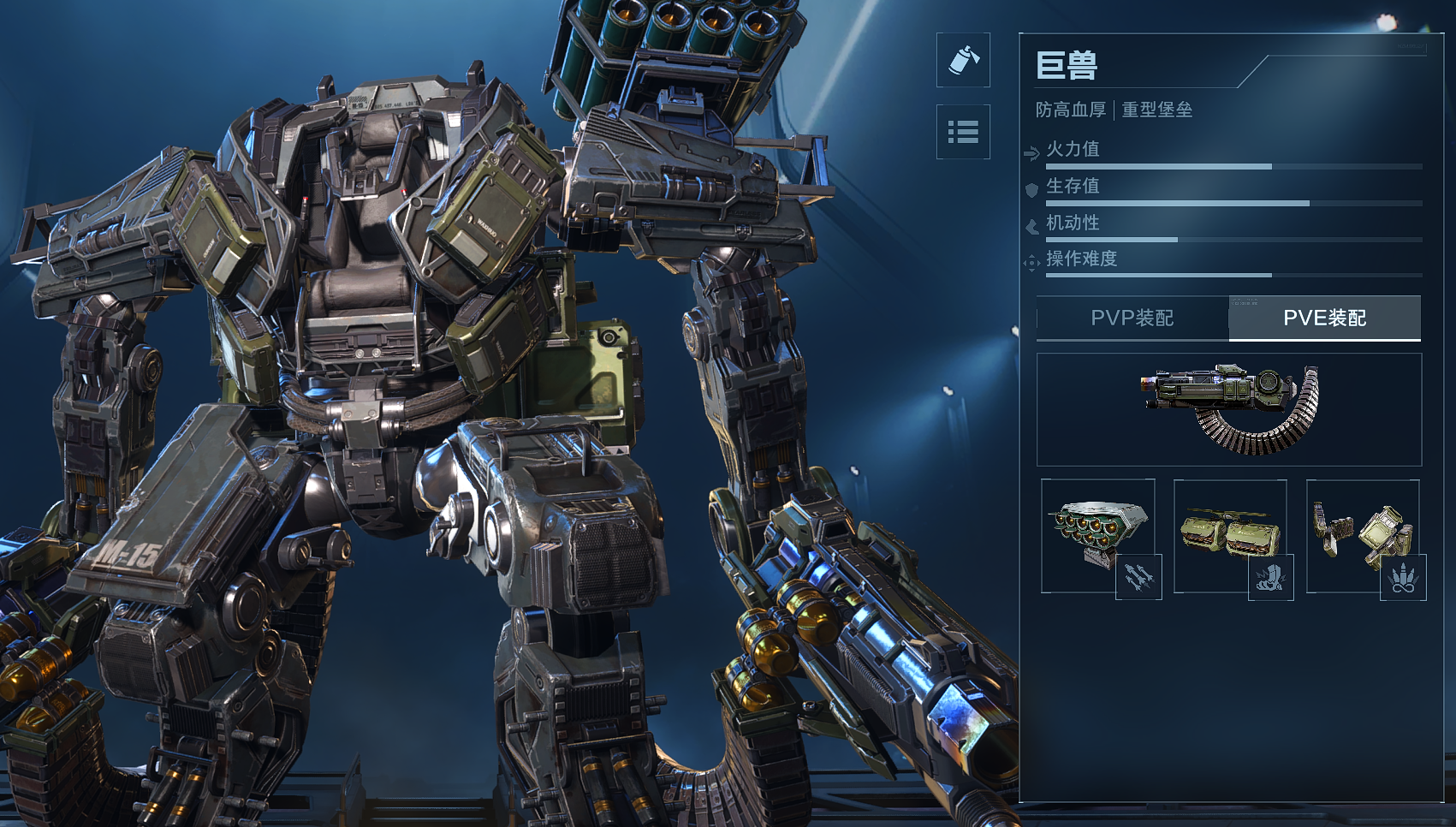
Task: Choose the missile pod equipment slot
Action: (x=1098, y=536)
